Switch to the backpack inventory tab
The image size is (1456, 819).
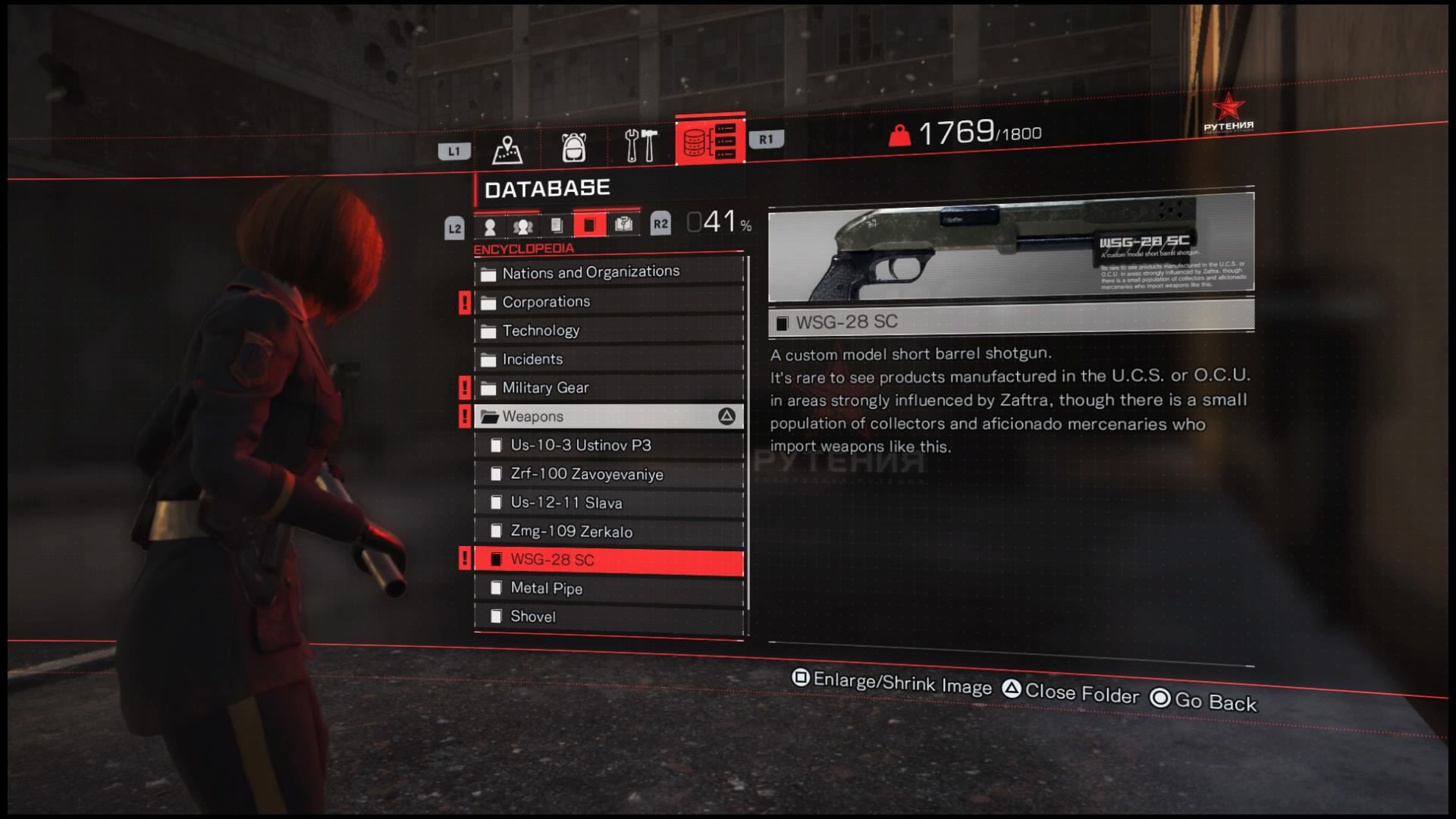[x=574, y=146]
